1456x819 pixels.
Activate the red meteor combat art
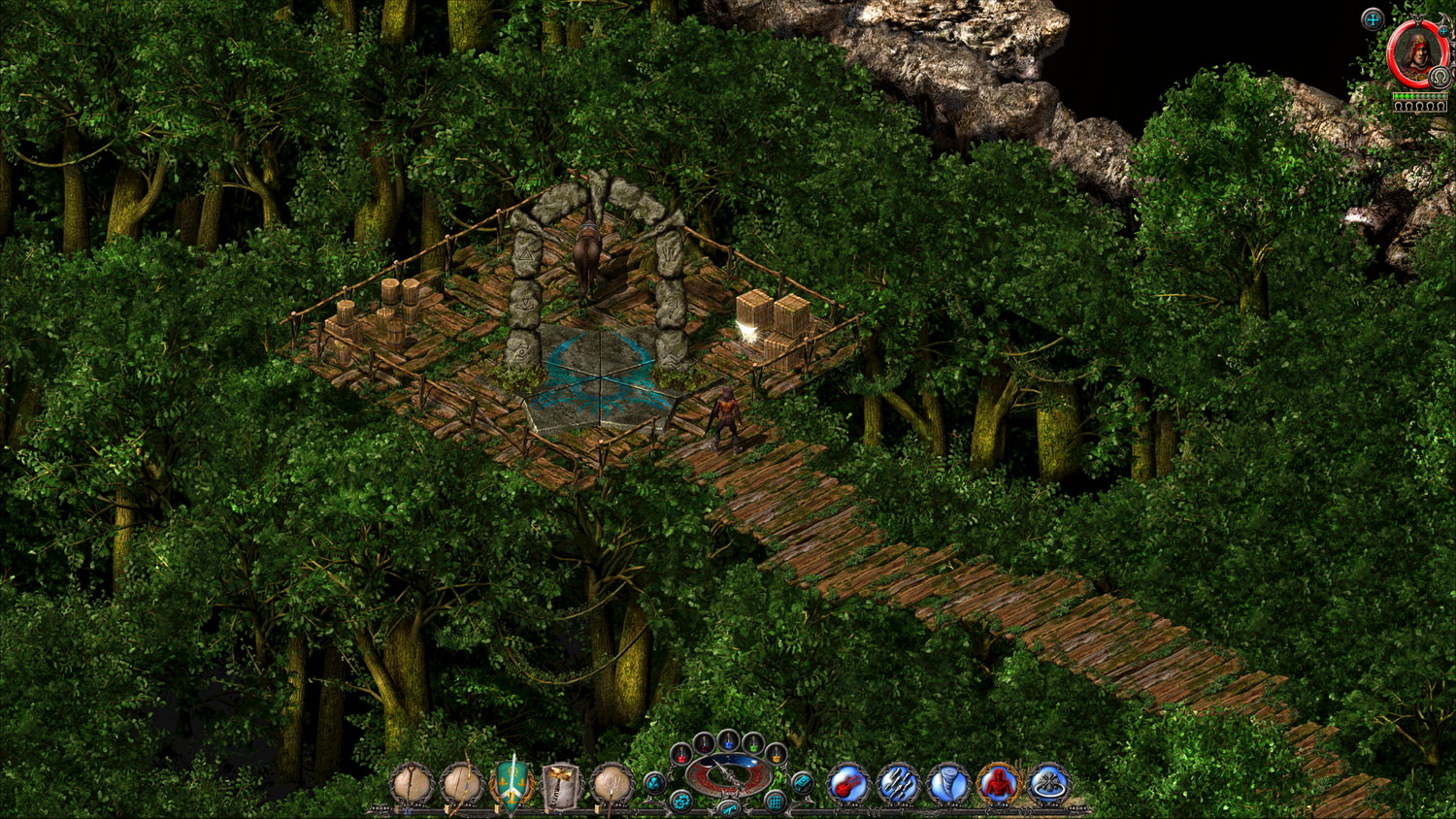(x=848, y=783)
